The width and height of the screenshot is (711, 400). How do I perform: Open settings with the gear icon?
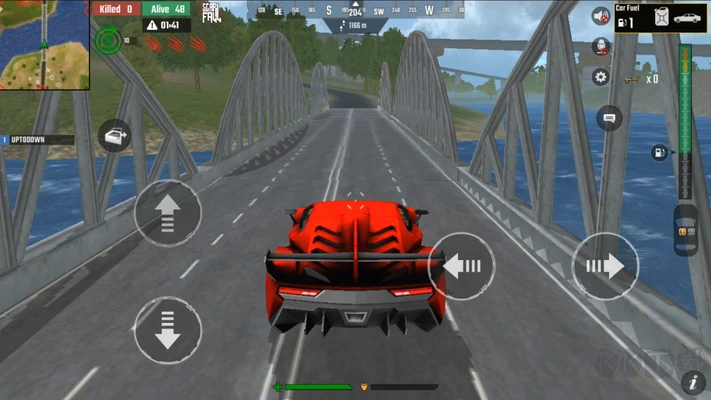click(601, 76)
